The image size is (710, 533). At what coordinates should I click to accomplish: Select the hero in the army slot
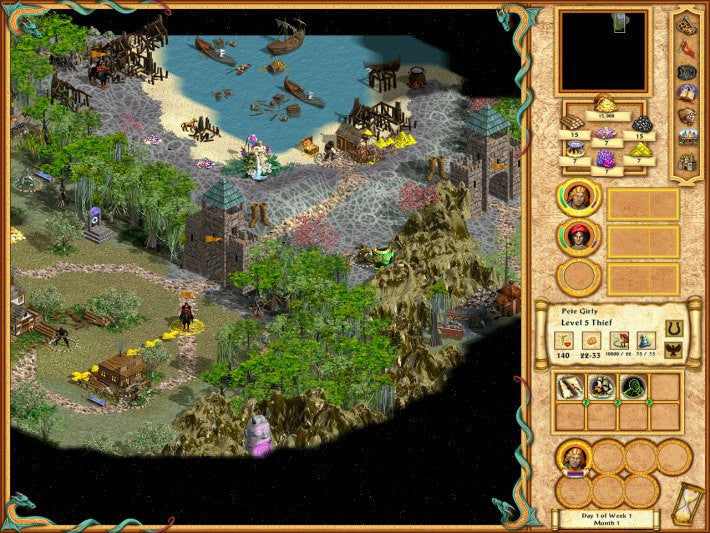click(575, 458)
